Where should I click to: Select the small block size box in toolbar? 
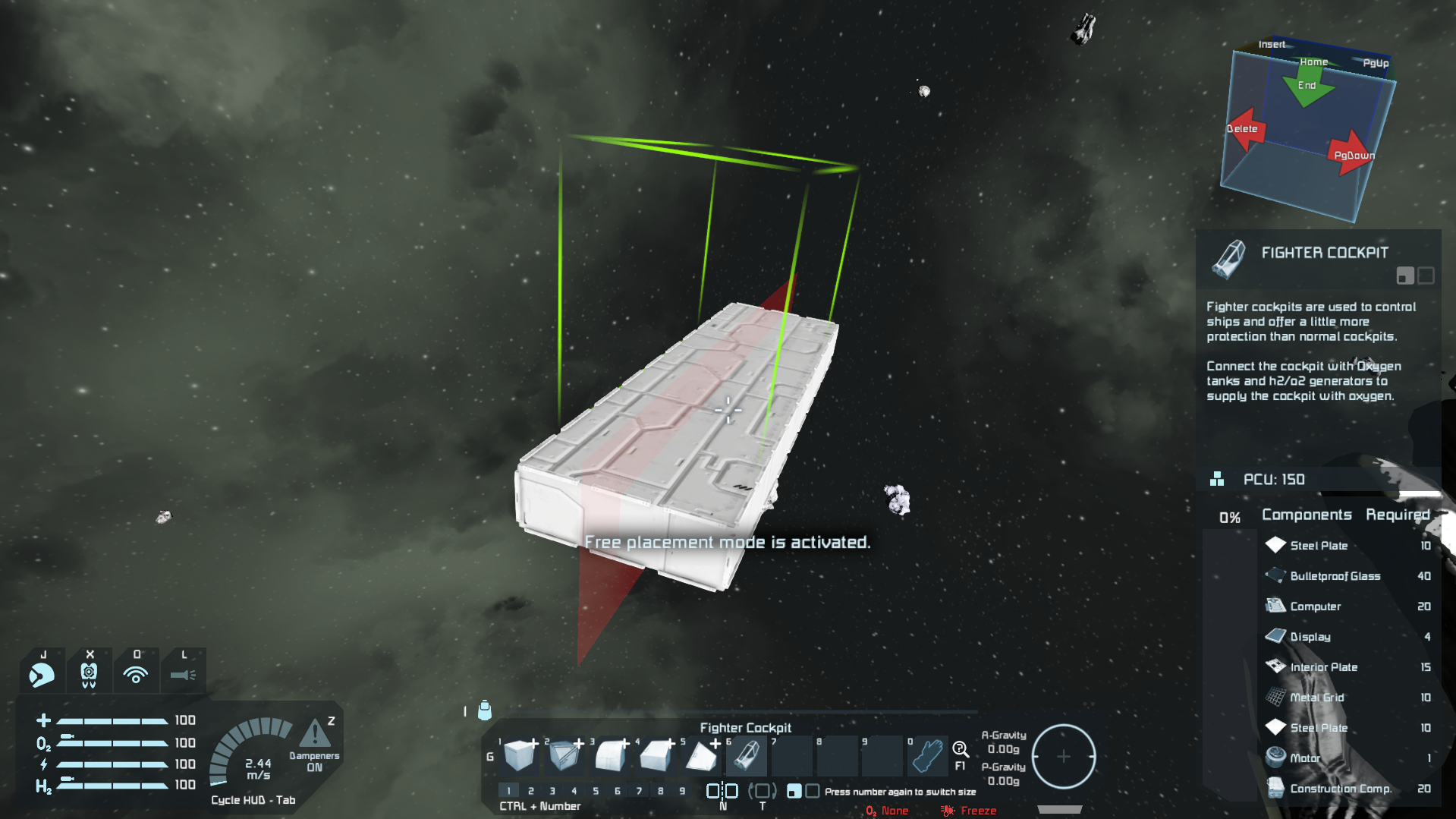(x=794, y=791)
